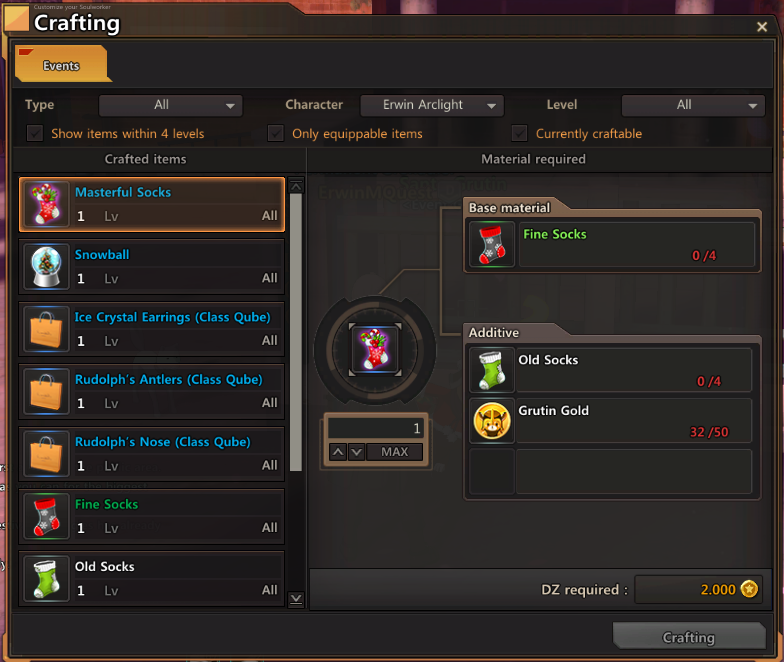Increase craft quantity with the up arrow

(x=338, y=452)
